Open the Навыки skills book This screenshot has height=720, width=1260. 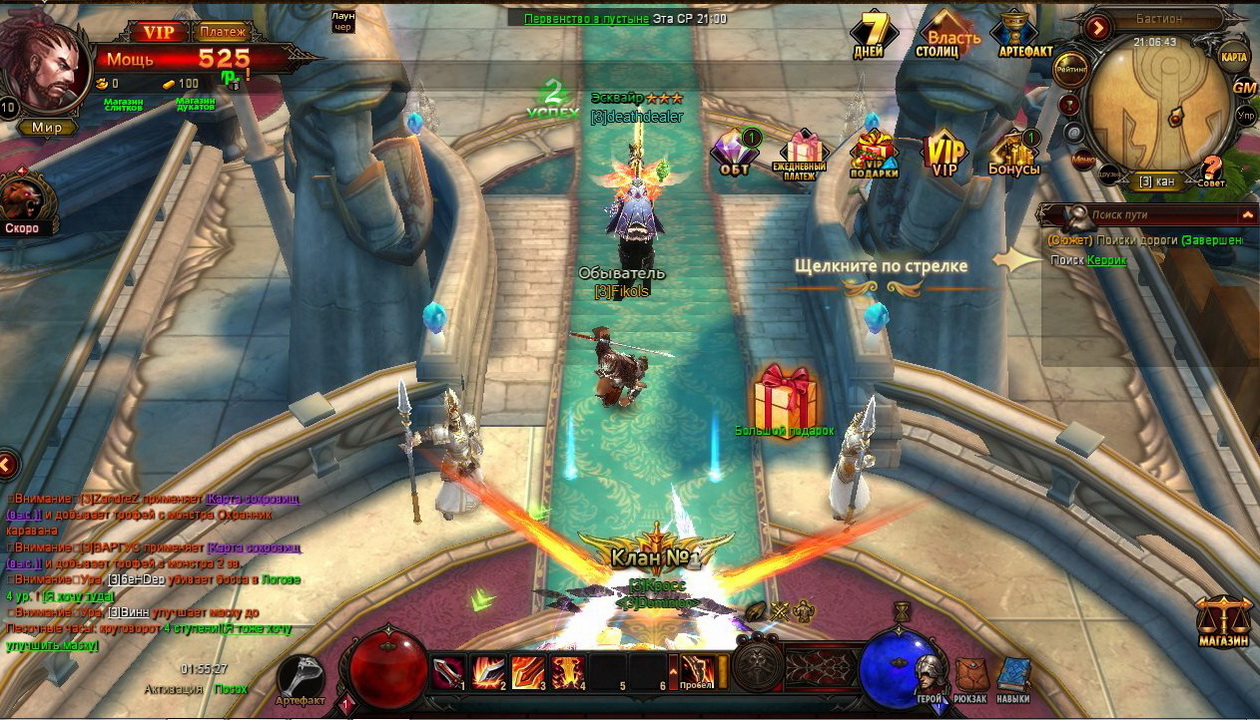pos(1013,678)
